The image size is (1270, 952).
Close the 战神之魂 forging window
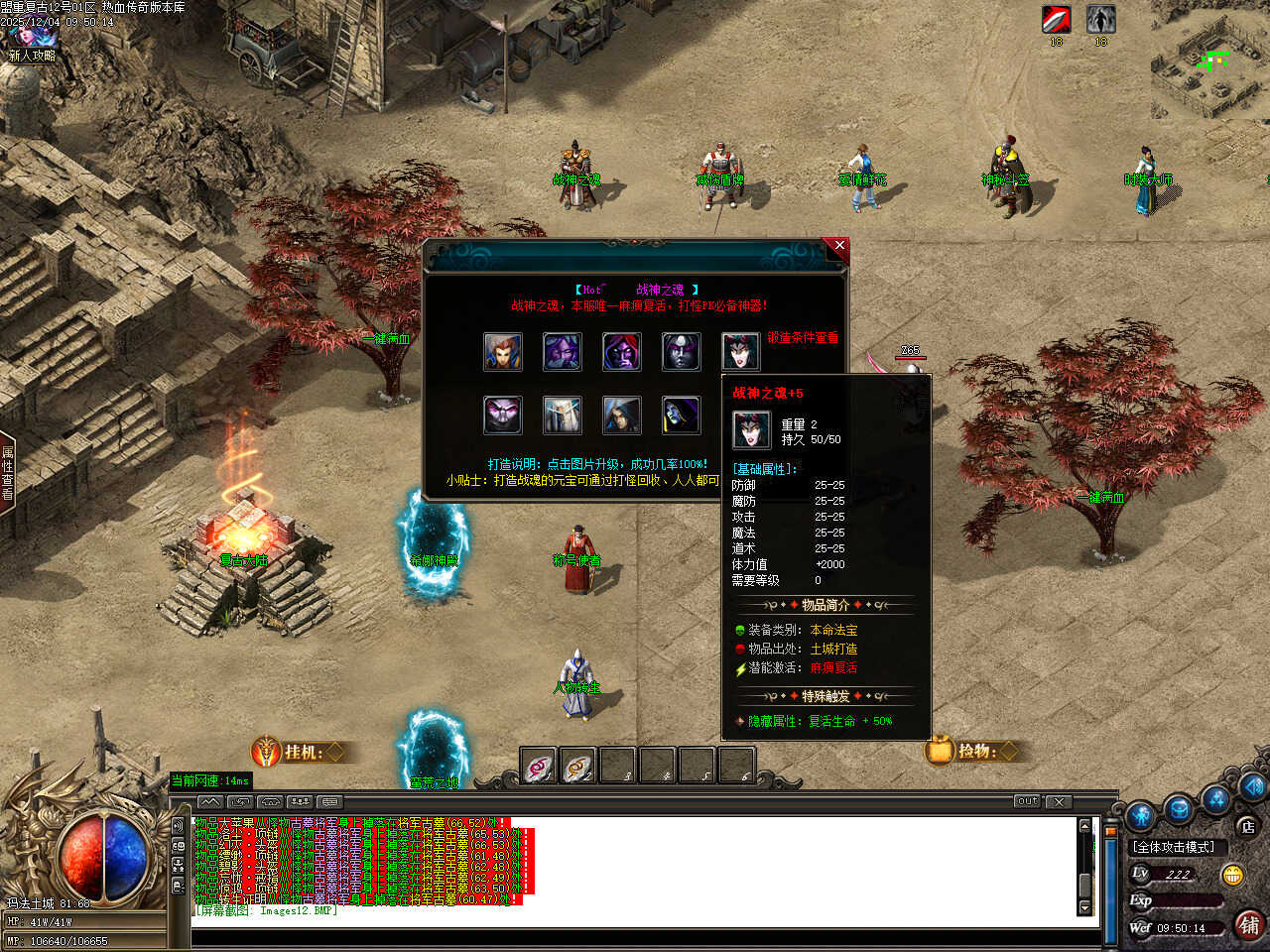839,246
